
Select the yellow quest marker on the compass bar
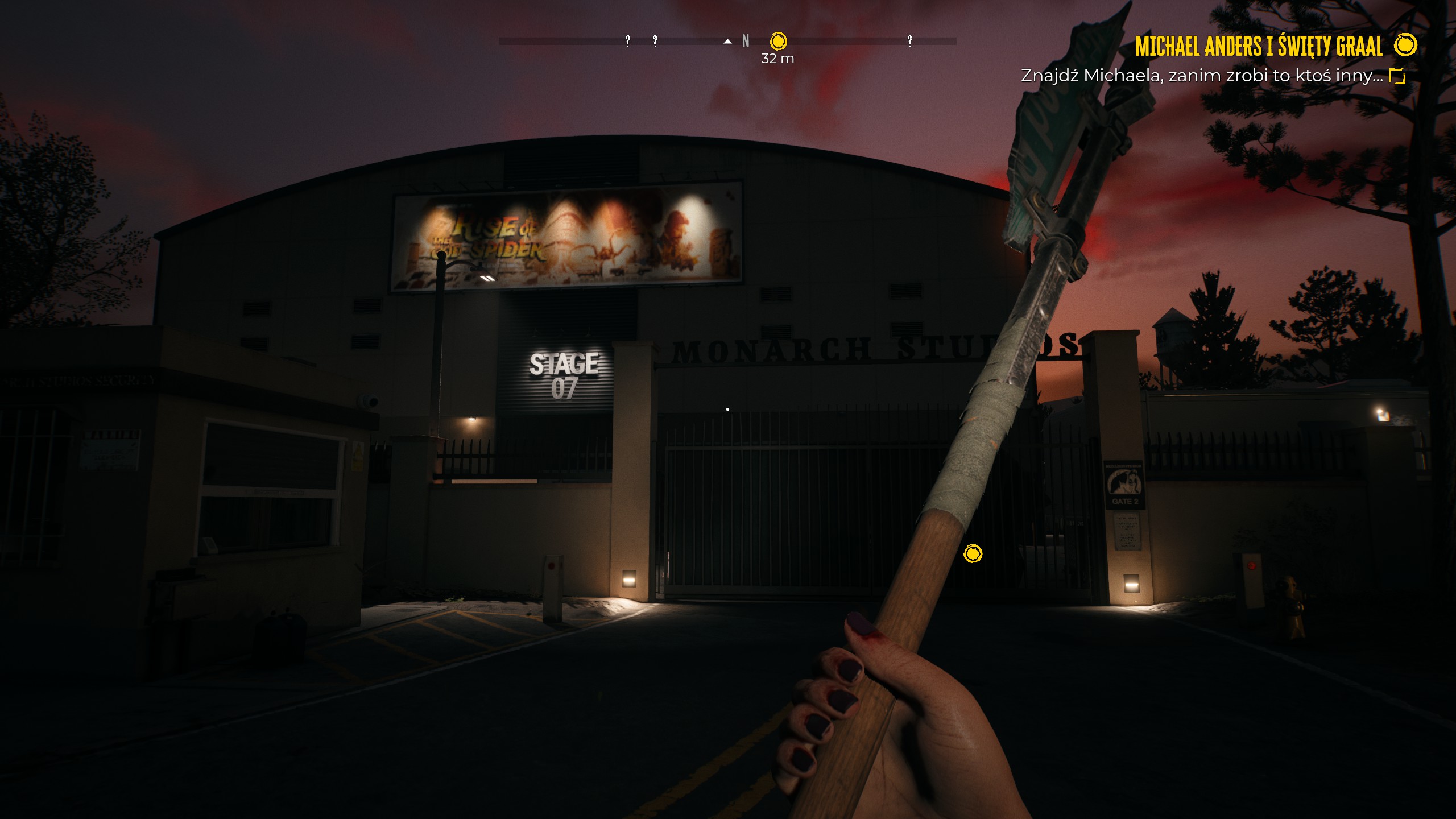click(778, 41)
